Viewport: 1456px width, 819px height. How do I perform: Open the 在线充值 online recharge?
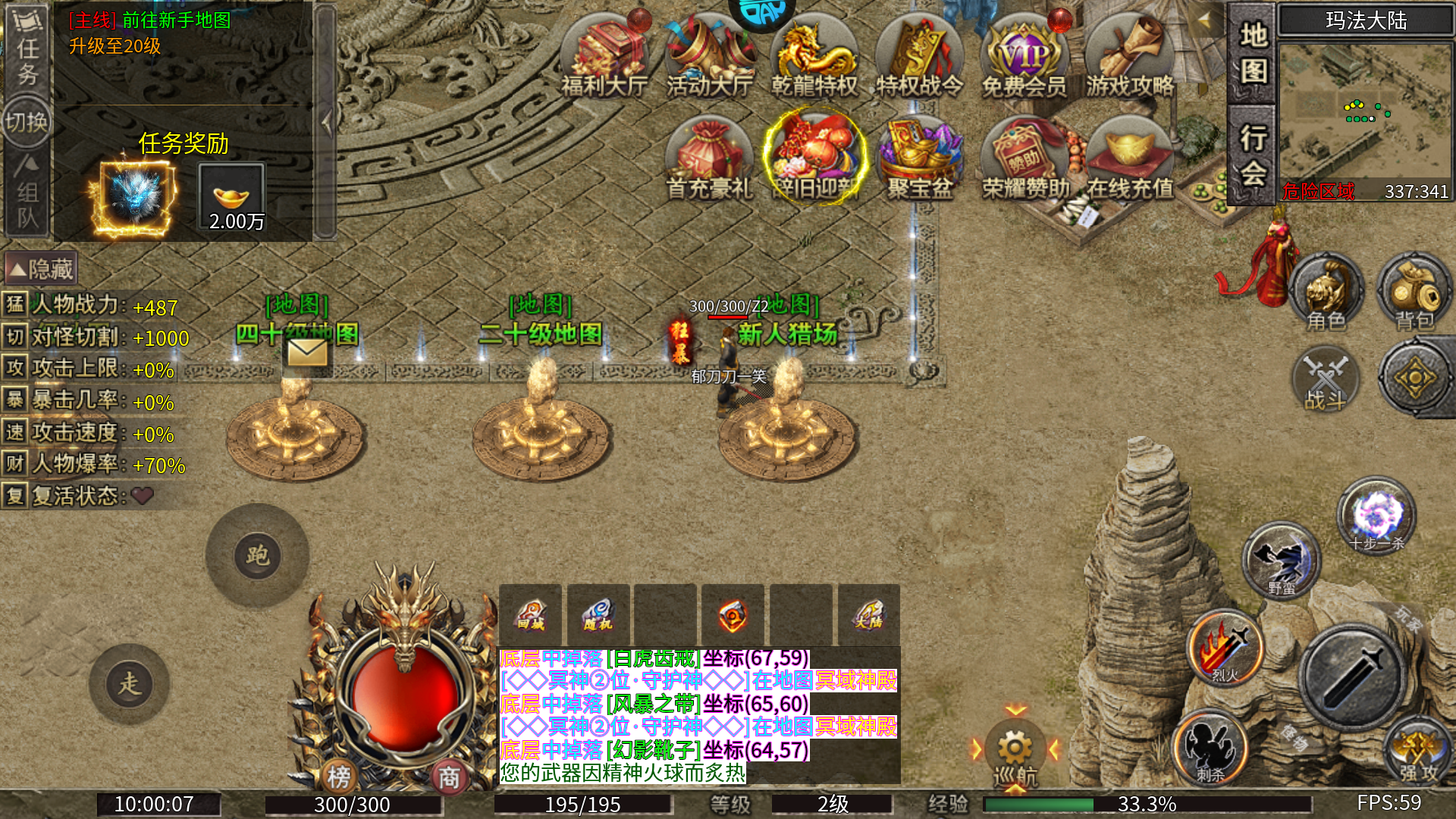[1130, 159]
